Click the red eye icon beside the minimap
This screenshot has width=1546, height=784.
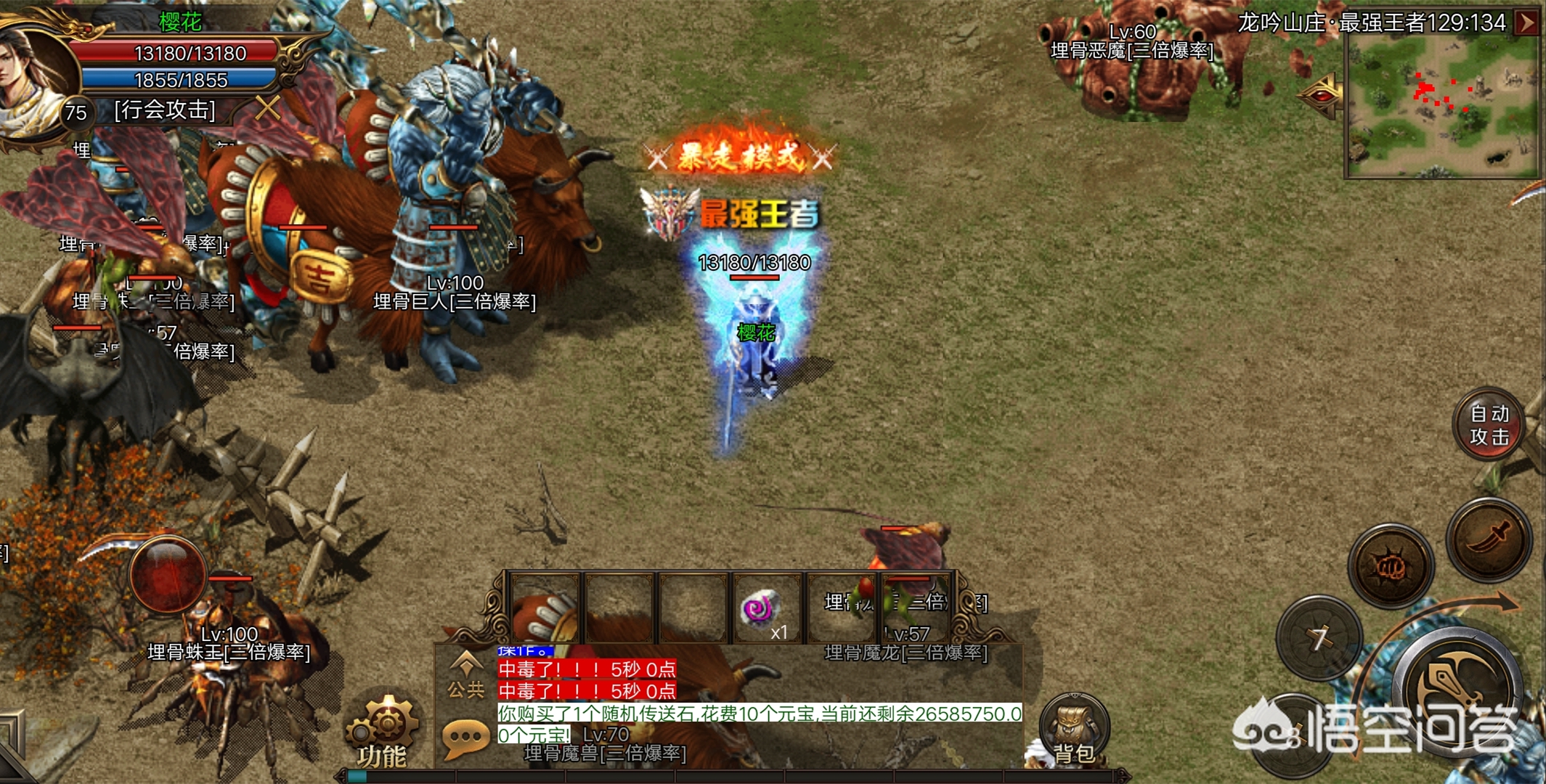(1322, 95)
